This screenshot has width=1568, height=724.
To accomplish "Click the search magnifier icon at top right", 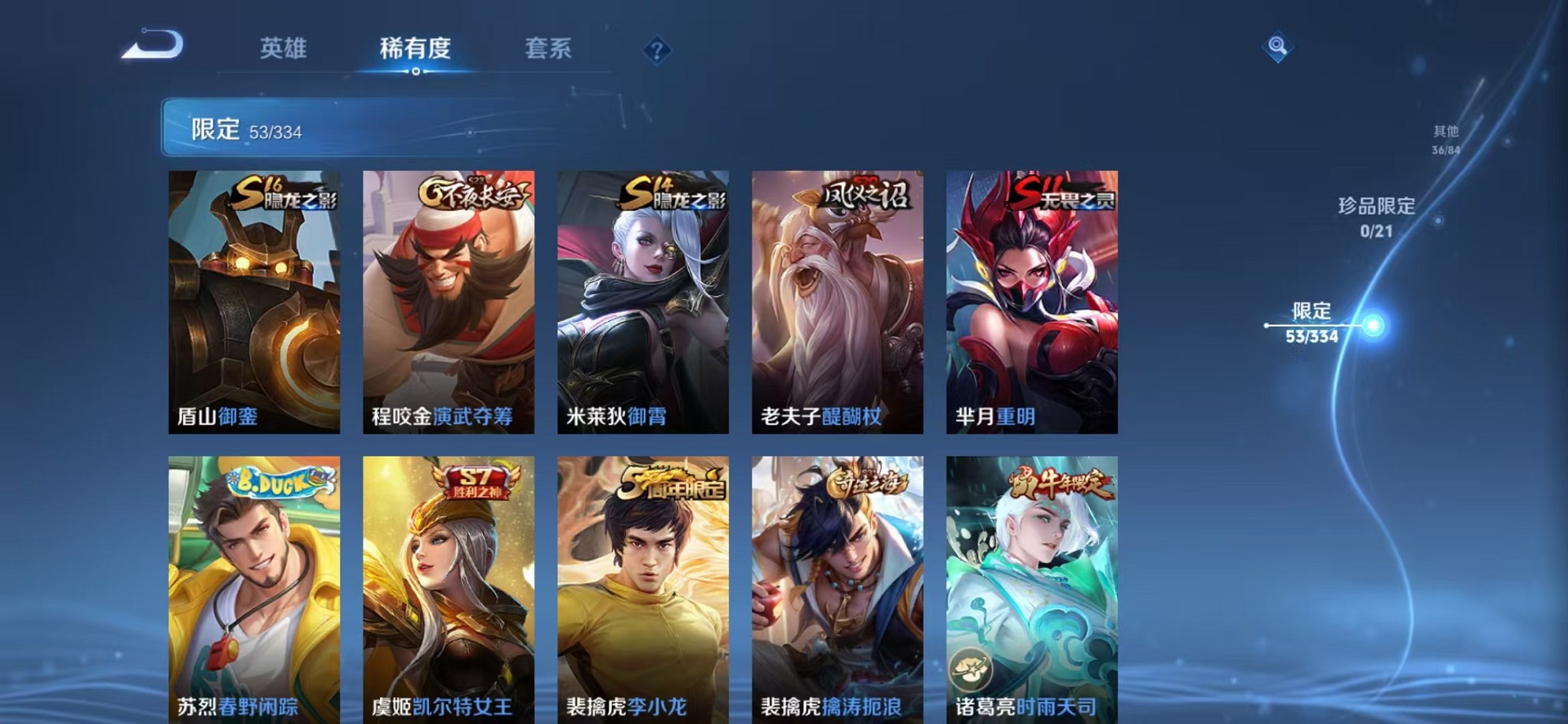I will [1278, 44].
